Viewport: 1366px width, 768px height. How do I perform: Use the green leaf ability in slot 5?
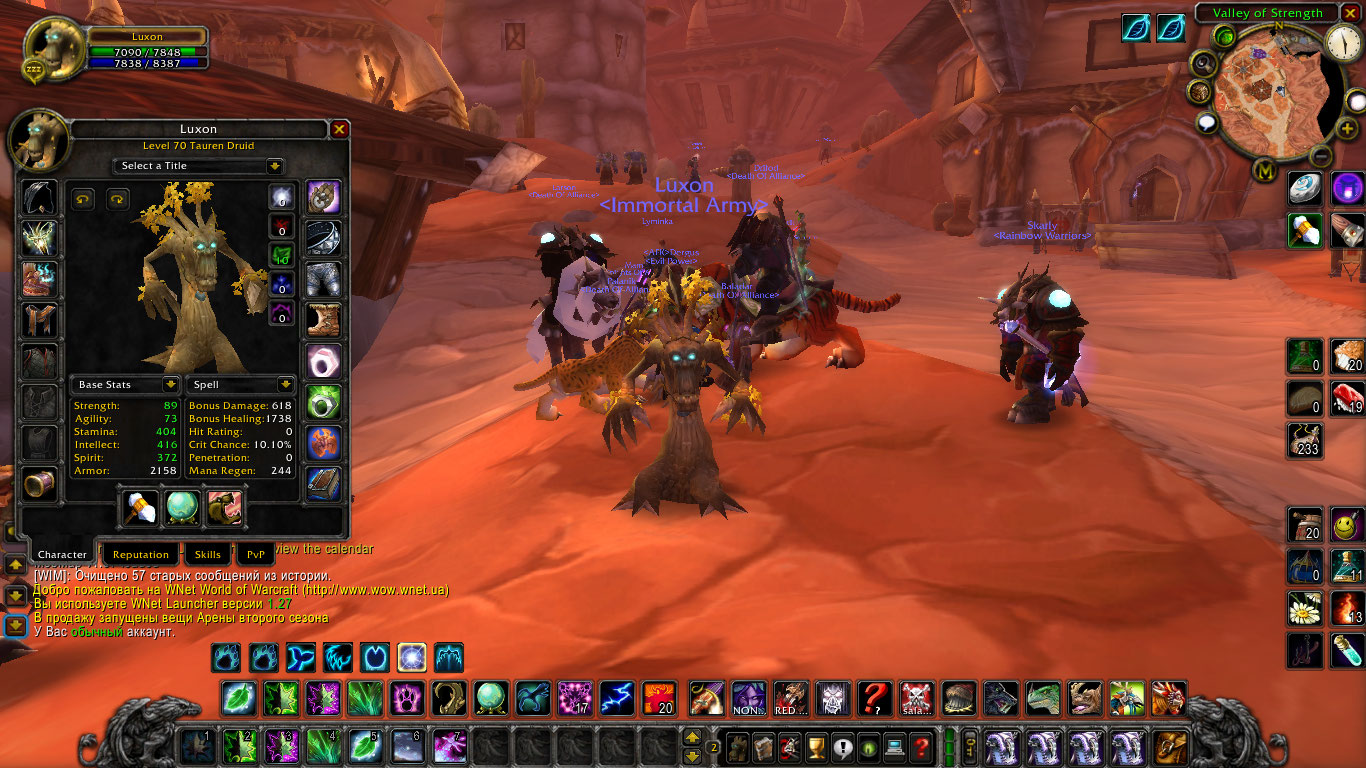[x=366, y=746]
